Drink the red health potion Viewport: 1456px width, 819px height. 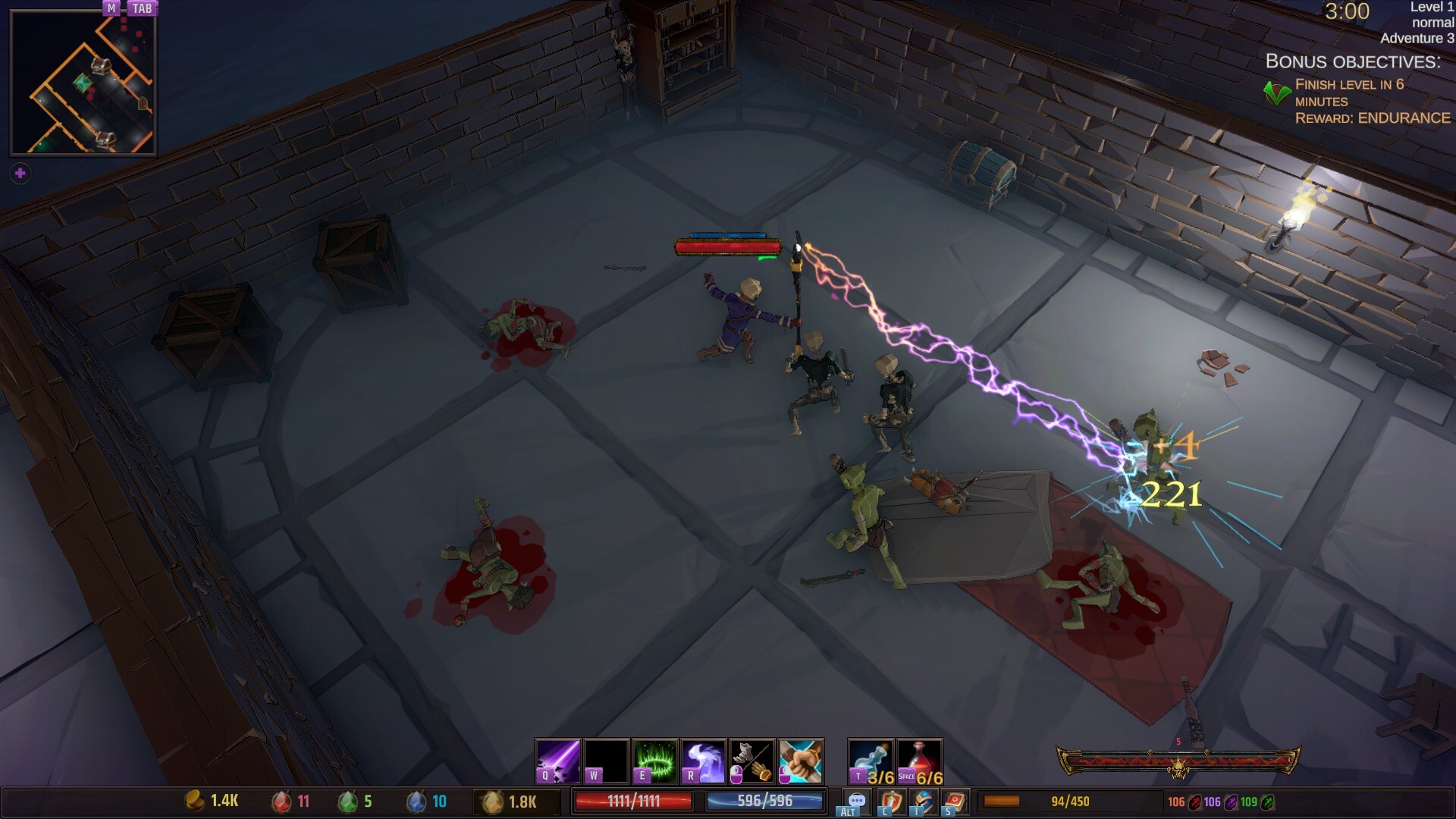[x=920, y=761]
